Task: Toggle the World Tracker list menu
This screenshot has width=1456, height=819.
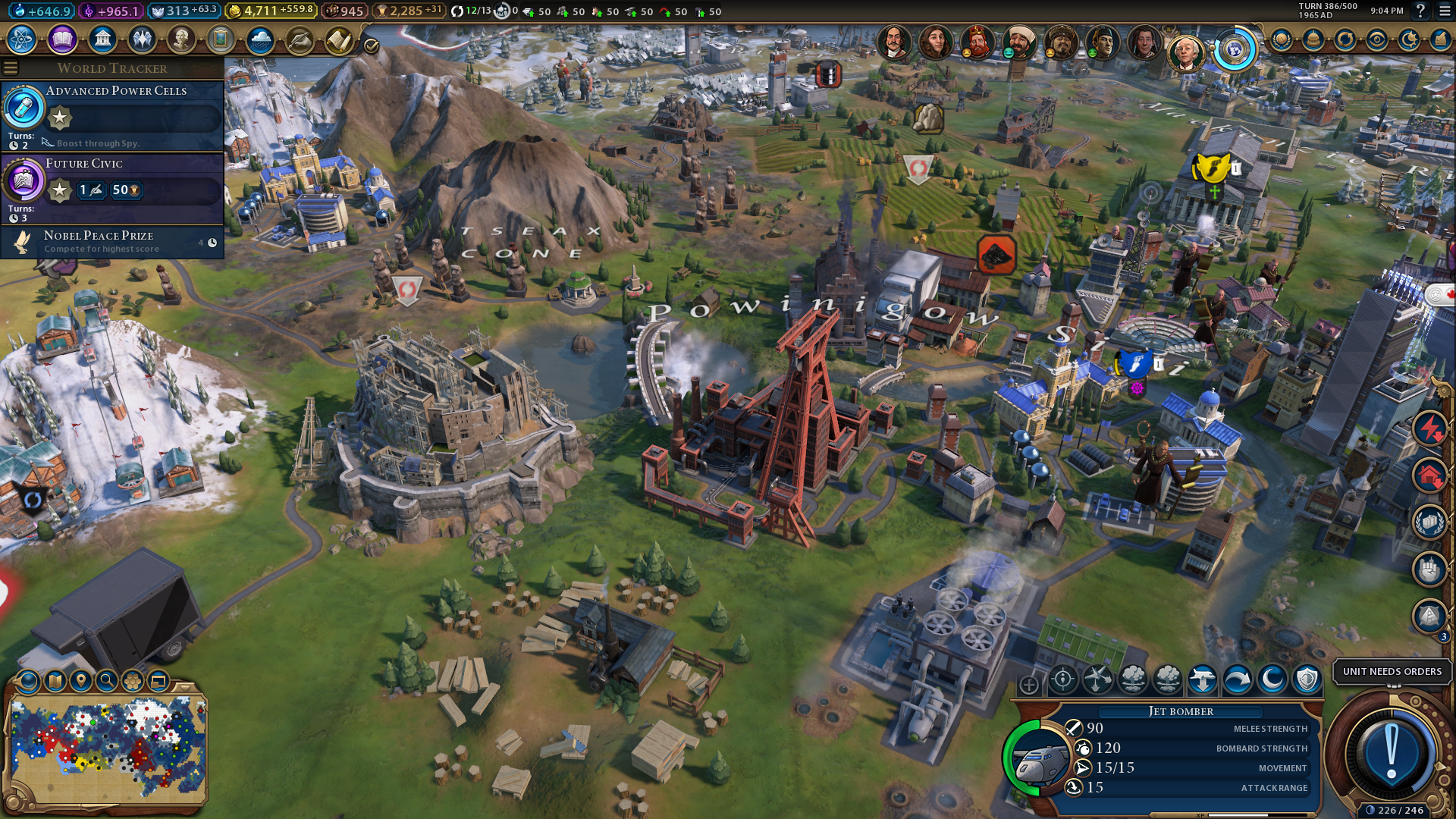Action: click(11, 68)
